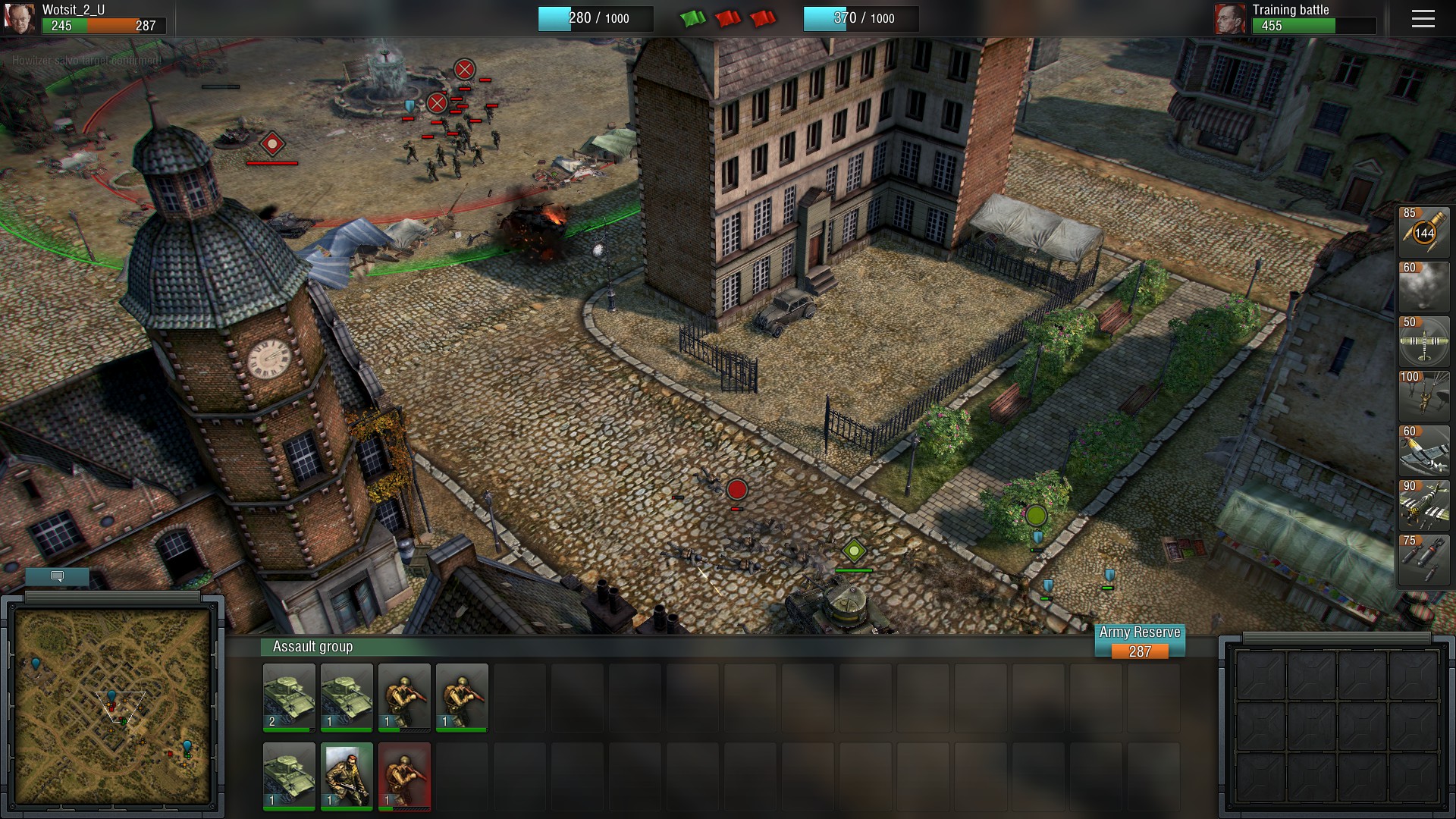Click the battlefield minimap
The width and height of the screenshot is (1456, 819).
[x=112, y=706]
